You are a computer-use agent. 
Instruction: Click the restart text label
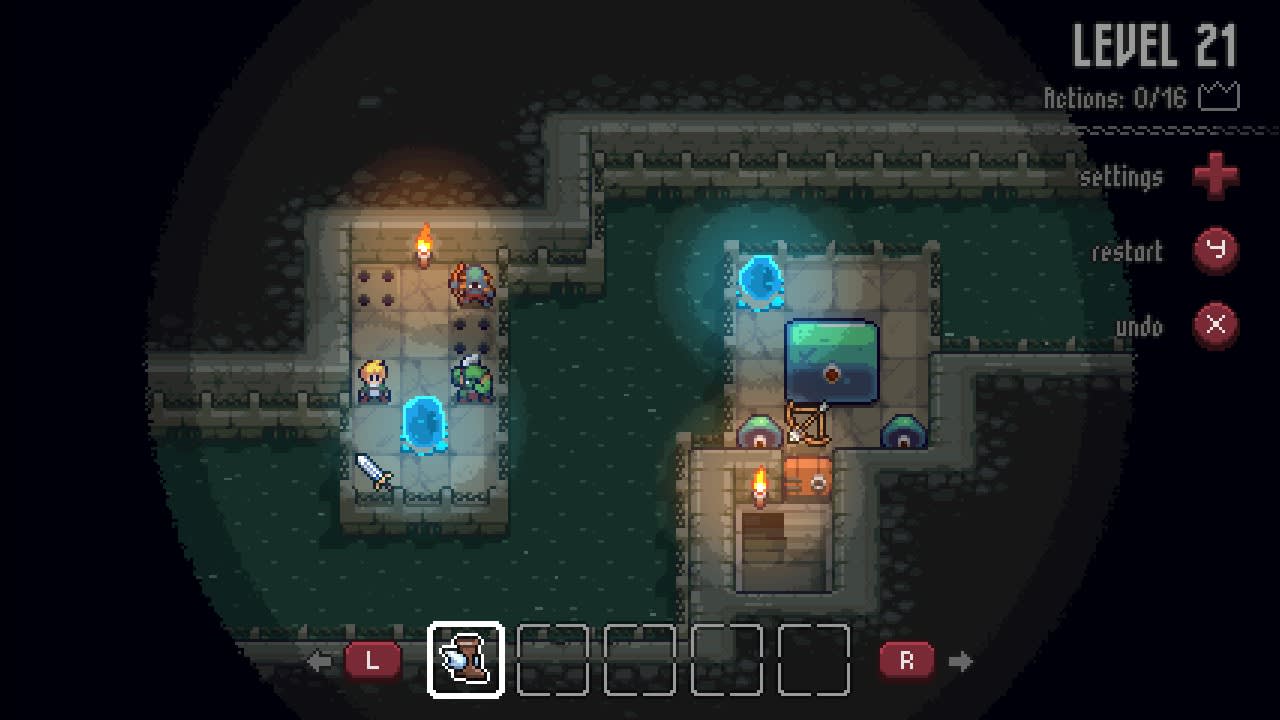click(1131, 252)
